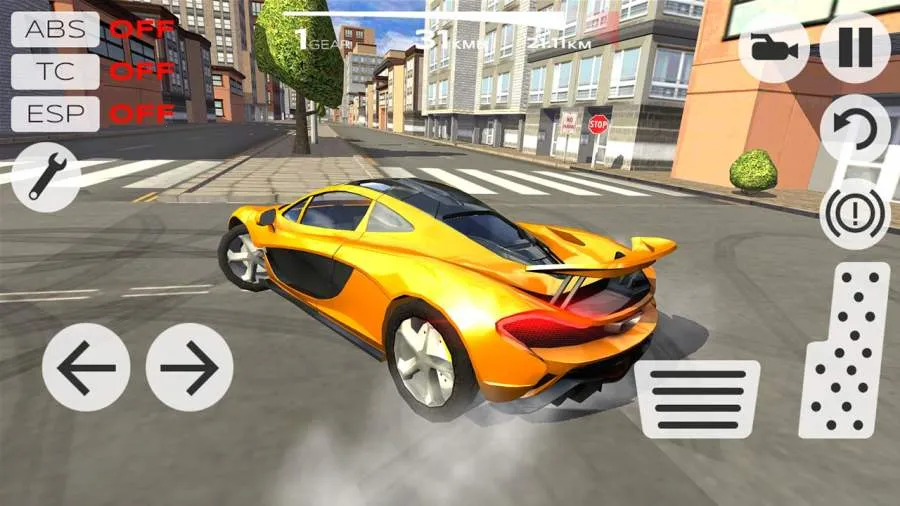Viewport: 900px width, 506px height.
Task: Engage the handbrake button
Action: click(x=855, y=214)
